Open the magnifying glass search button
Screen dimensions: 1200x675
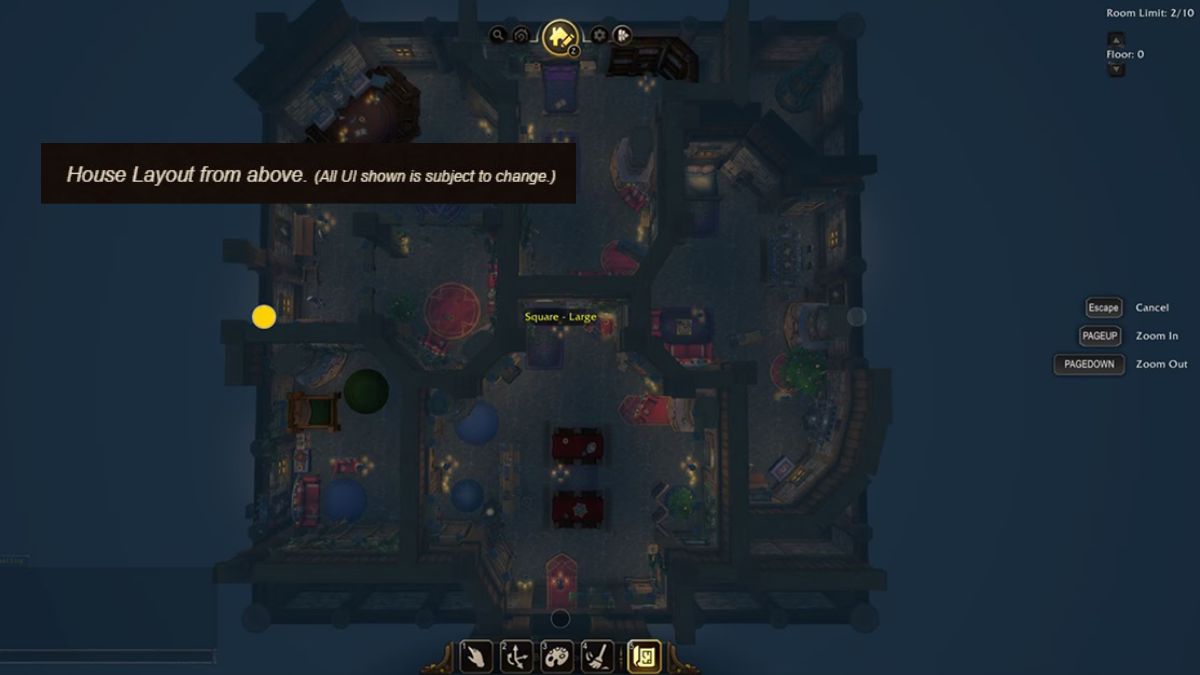498,35
